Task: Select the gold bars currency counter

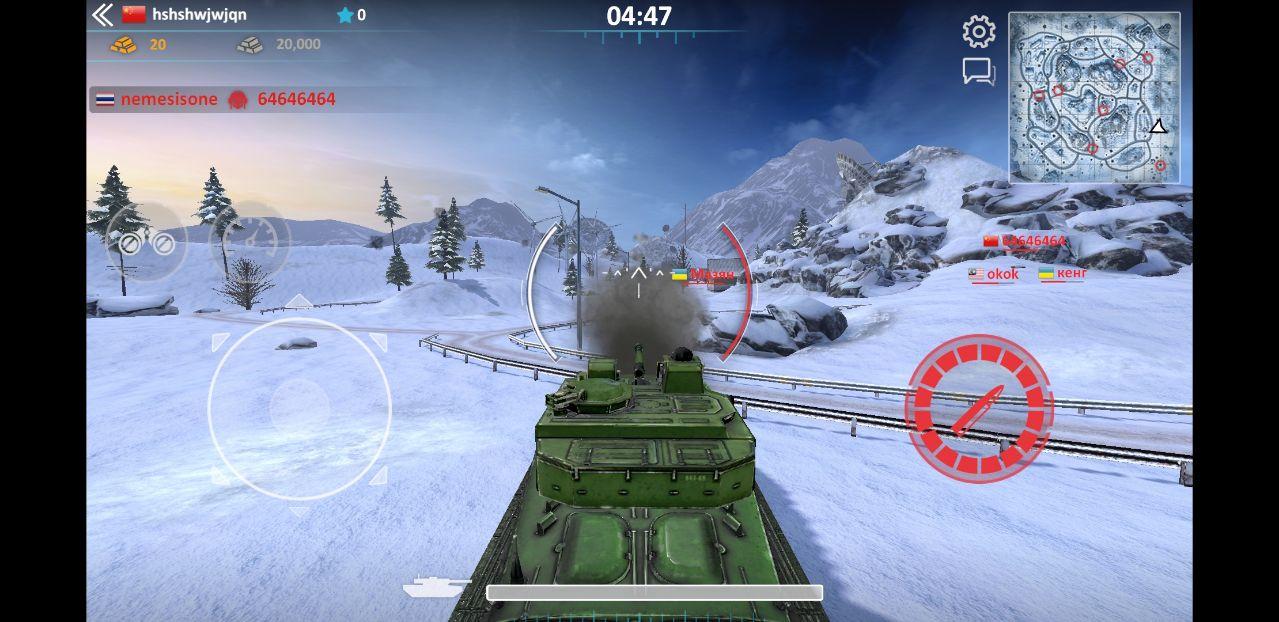Action: (x=139, y=44)
